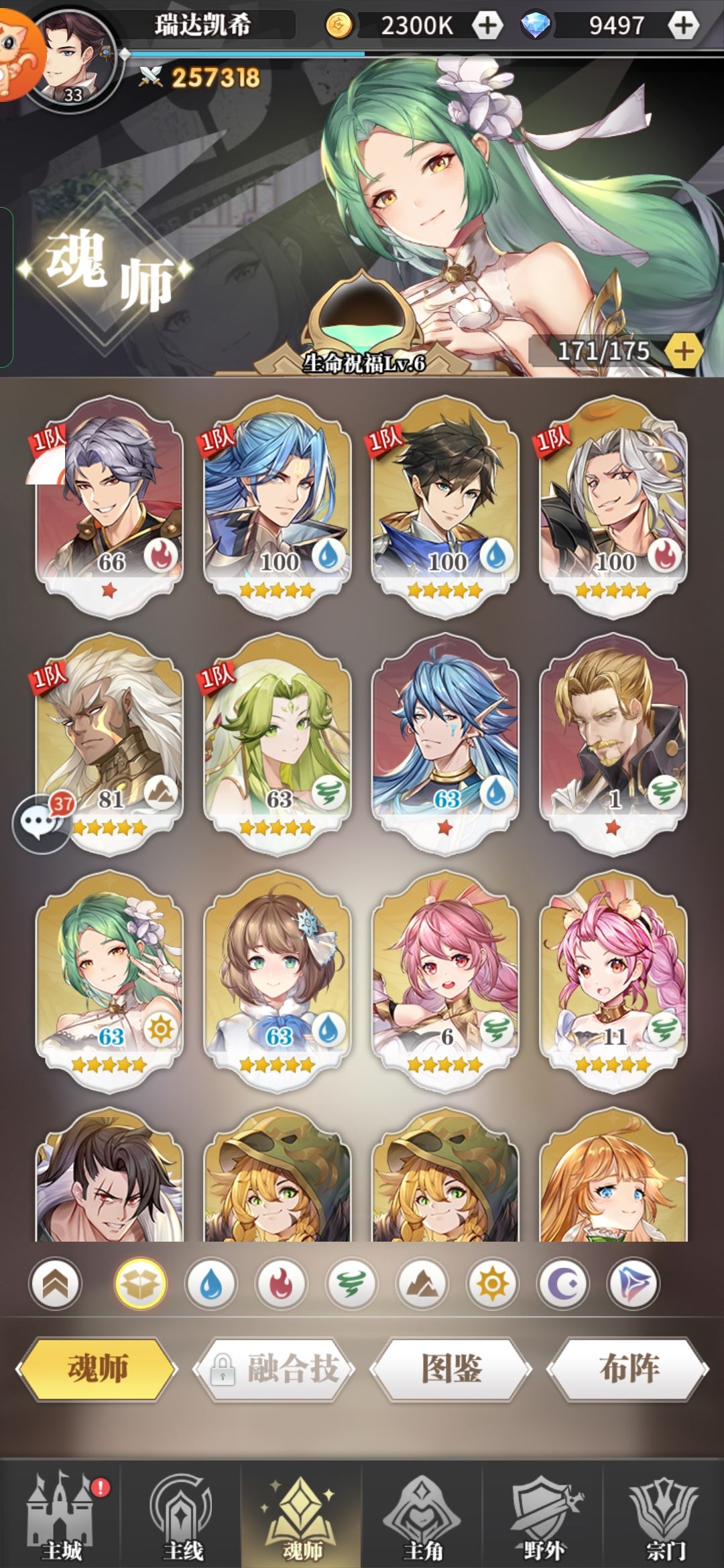
Task: Open the 布阵 formation tab
Action: click(628, 1368)
